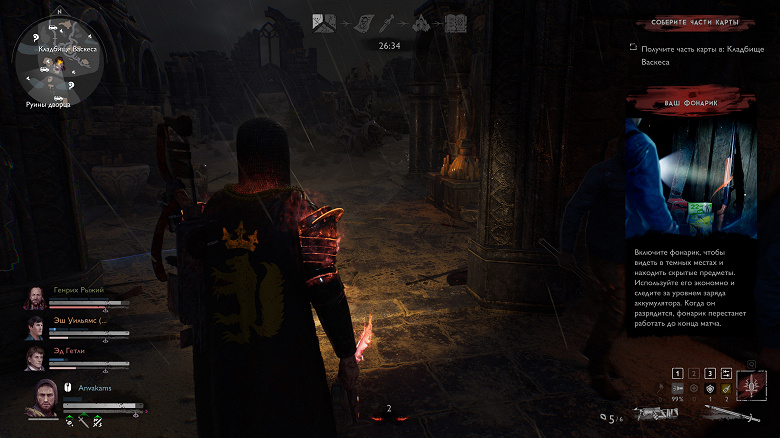Viewport: 780px width, 438px height.
Task: Select weapon slot 1
Action: pyautogui.click(x=678, y=372)
